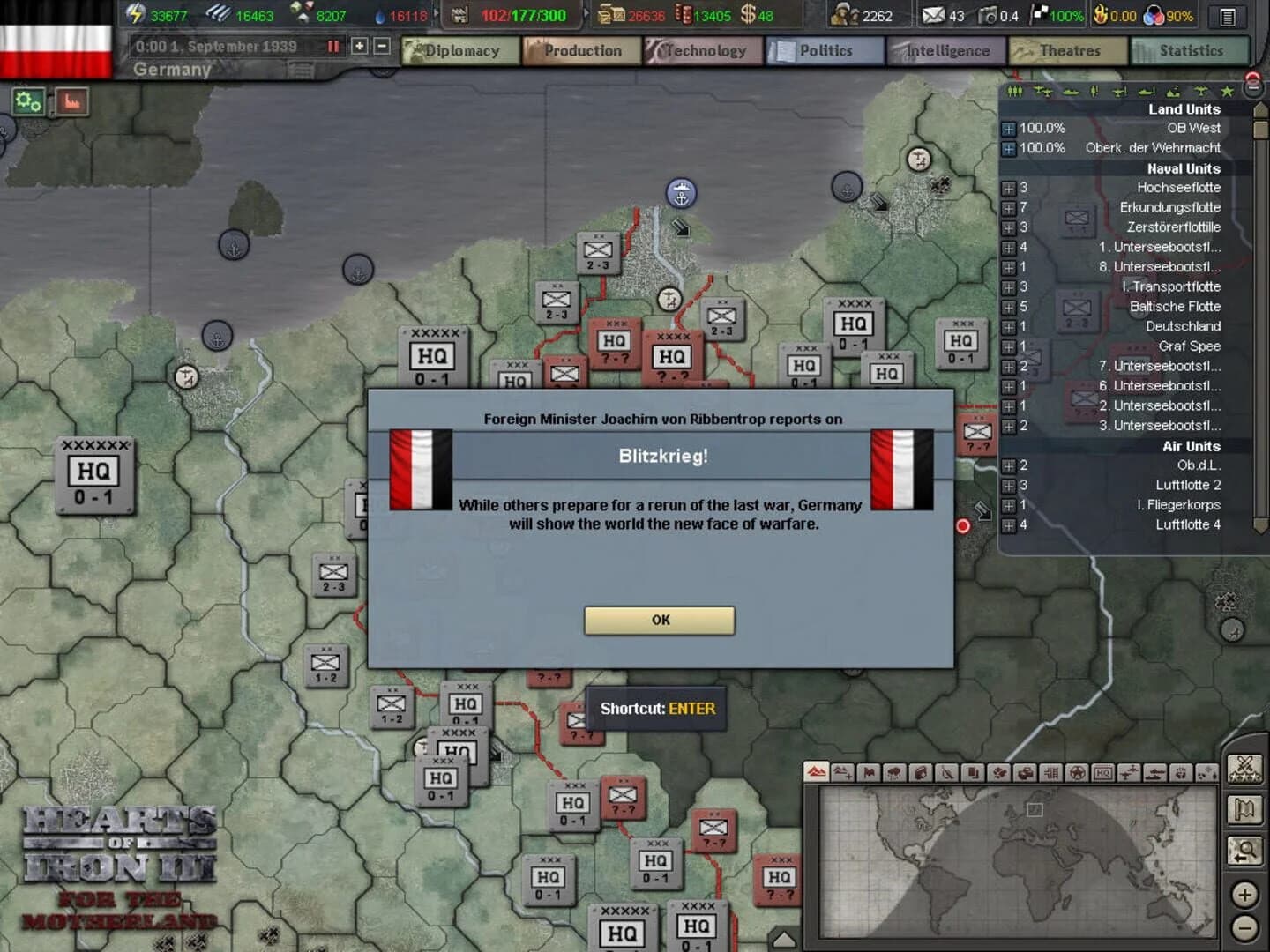Click OK on the Blitzkrieg event
1270x952 pixels.
click(x=660, y=620)
